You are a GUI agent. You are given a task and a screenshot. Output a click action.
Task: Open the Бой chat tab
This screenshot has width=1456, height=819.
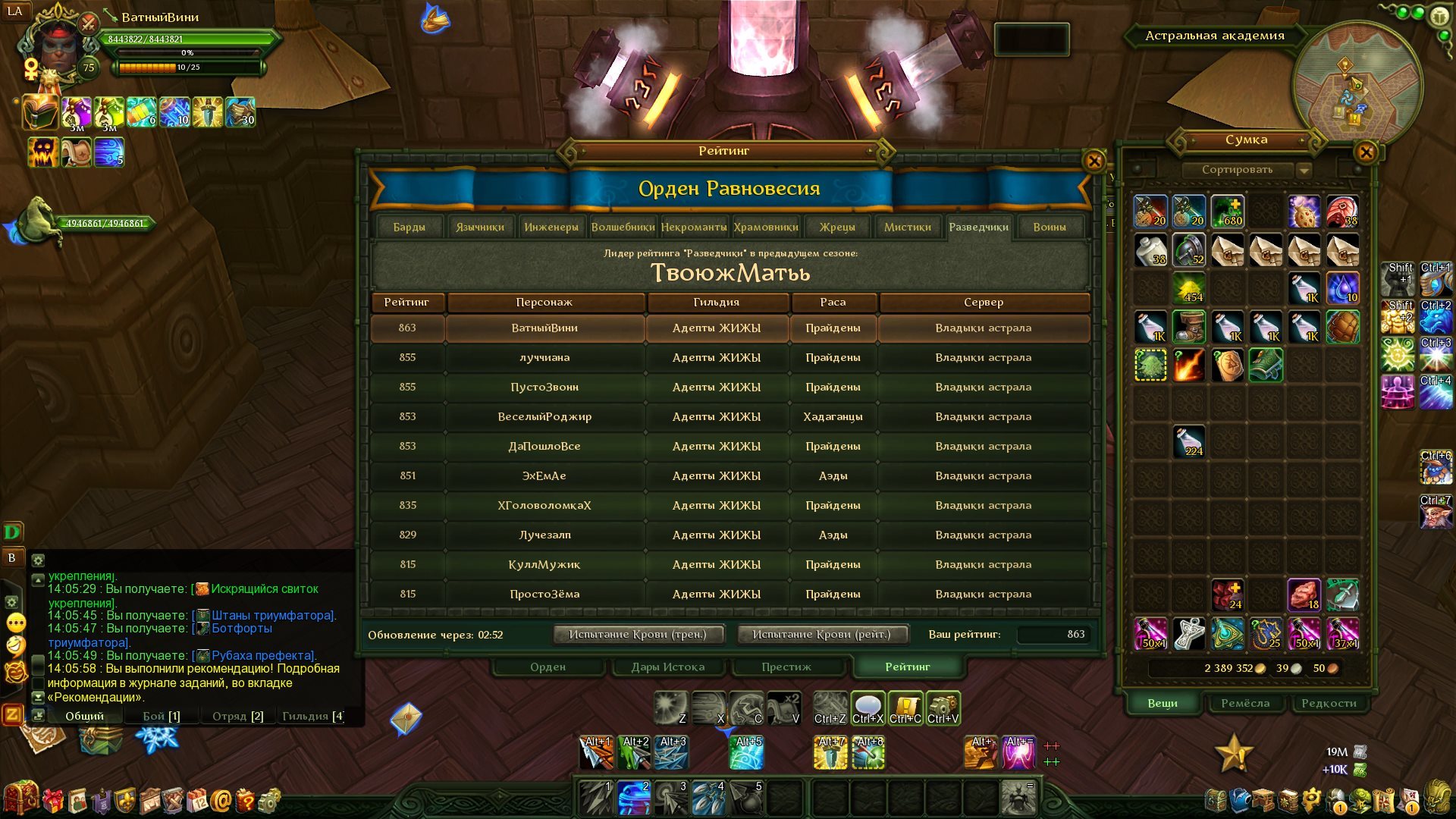161,716
